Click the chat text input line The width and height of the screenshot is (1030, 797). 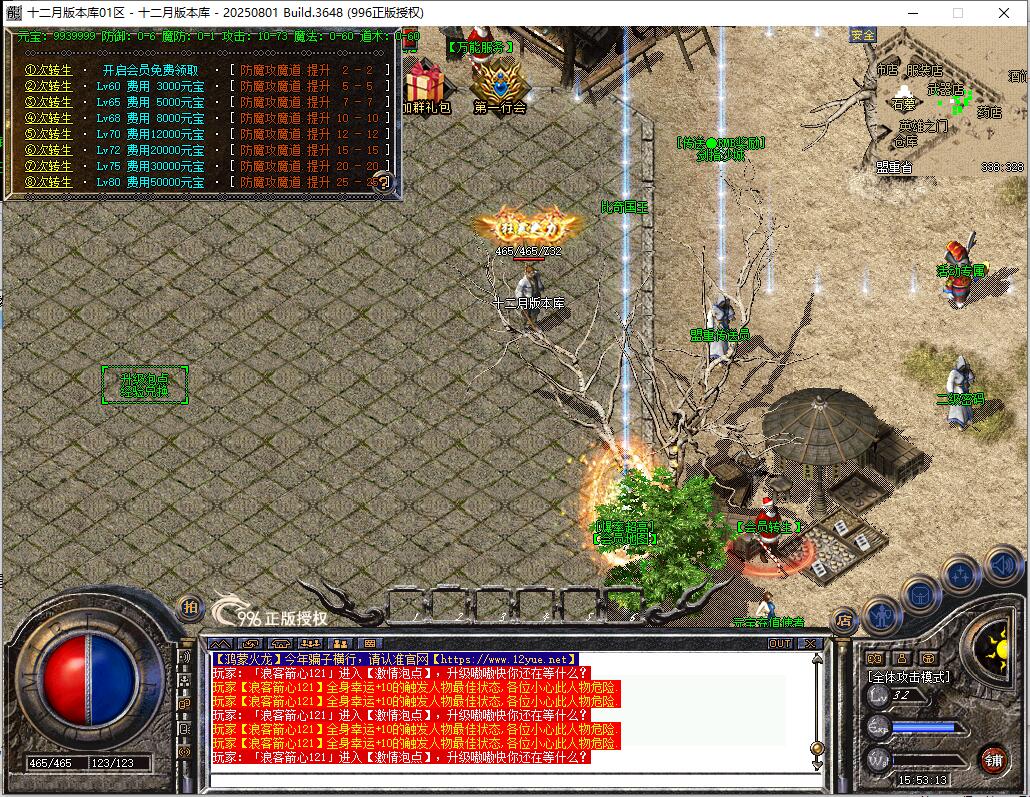pyautogui.click(x=510, y=778)
